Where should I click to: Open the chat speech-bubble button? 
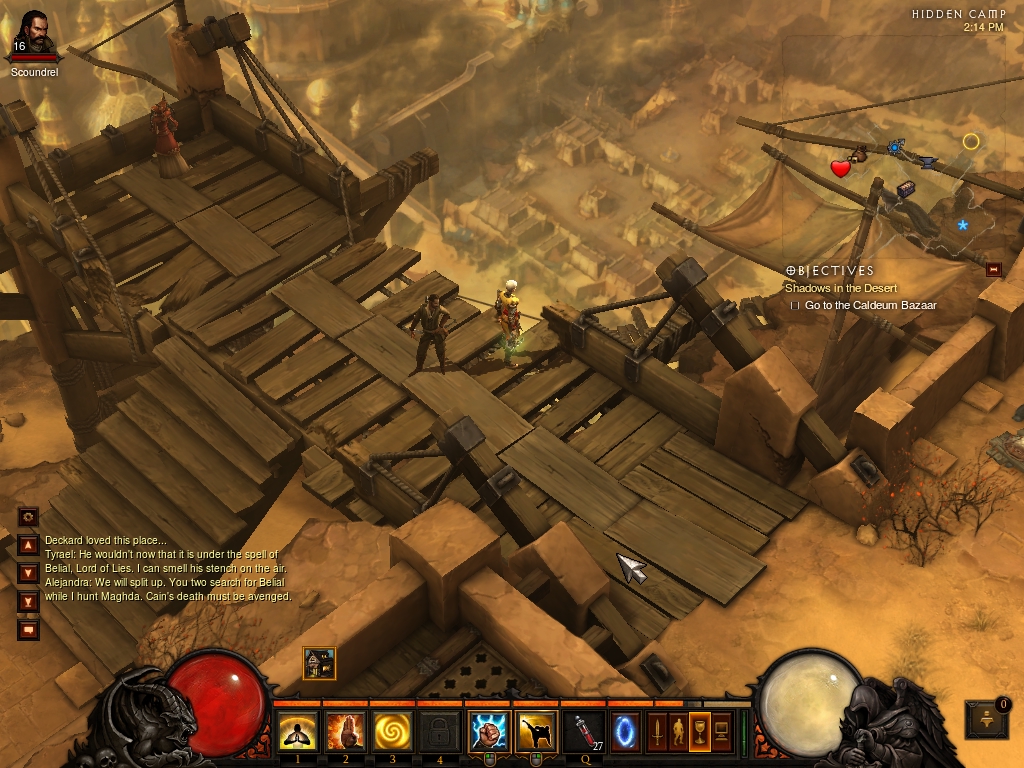28,630
